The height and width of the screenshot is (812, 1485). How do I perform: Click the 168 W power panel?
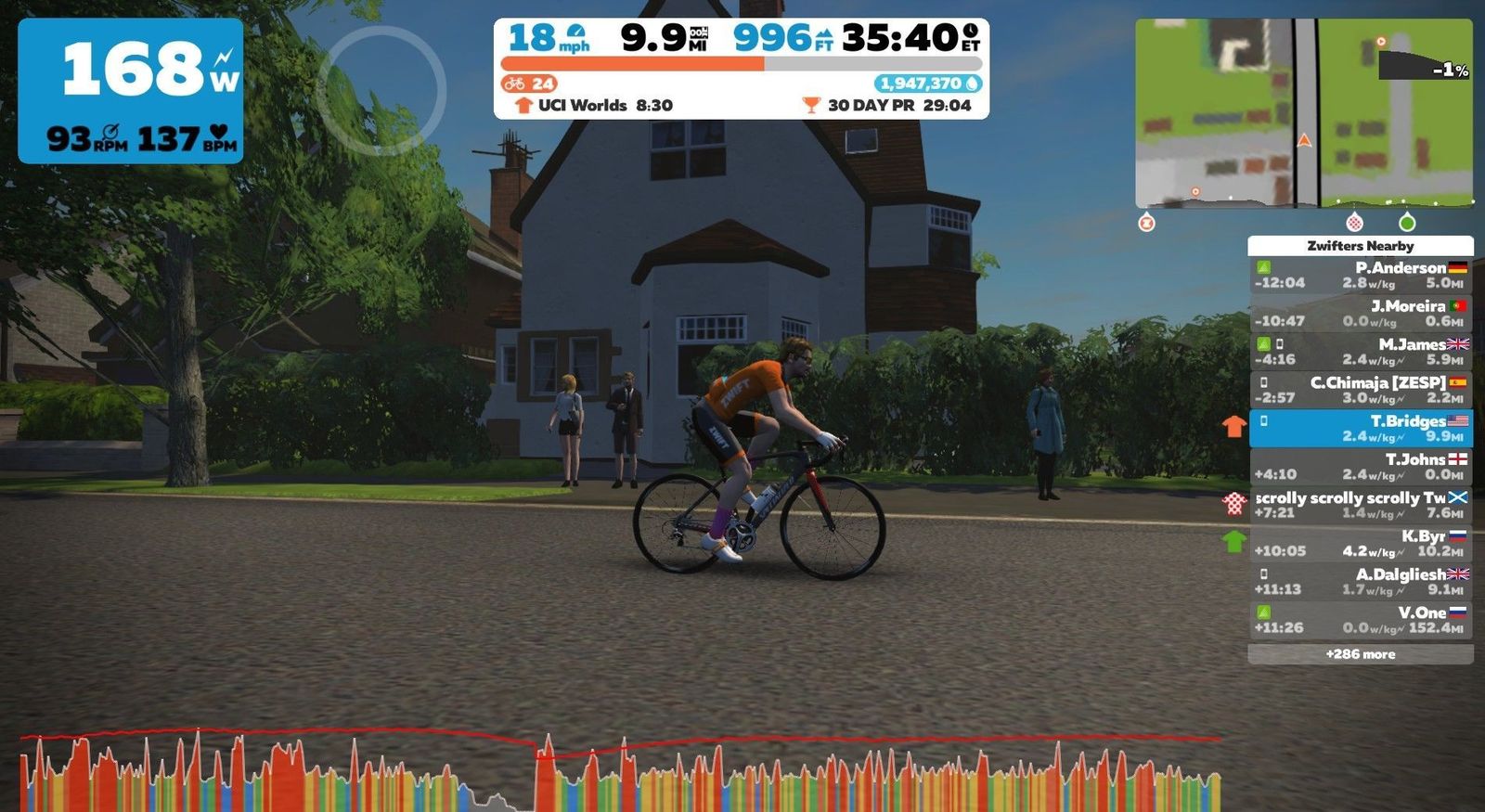131,91
